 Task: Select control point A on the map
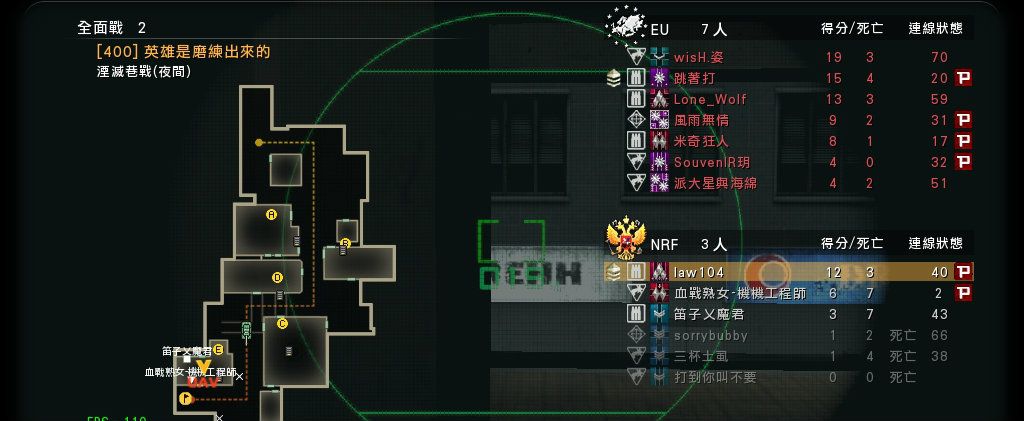click(271, 214)
